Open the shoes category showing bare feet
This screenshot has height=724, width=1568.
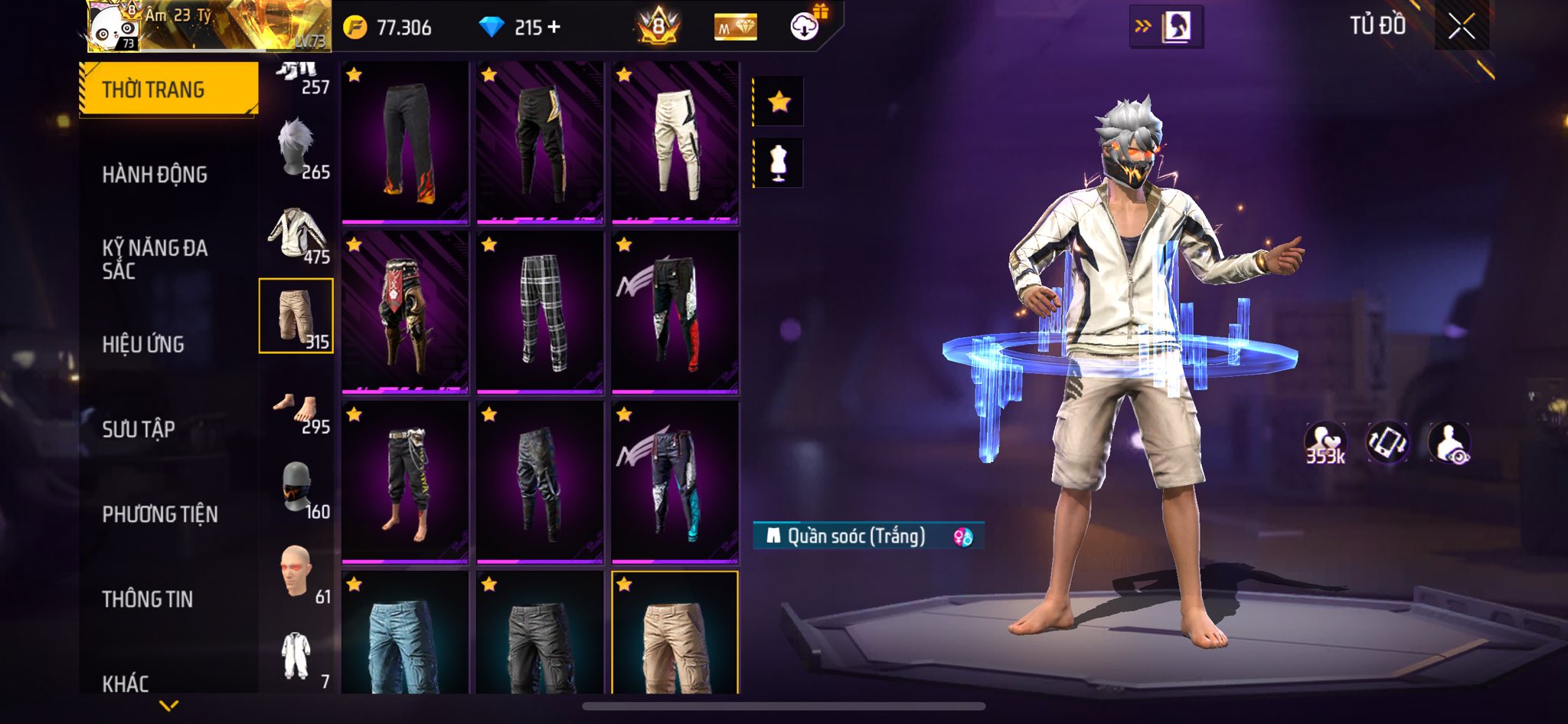[x=297, y=410]
